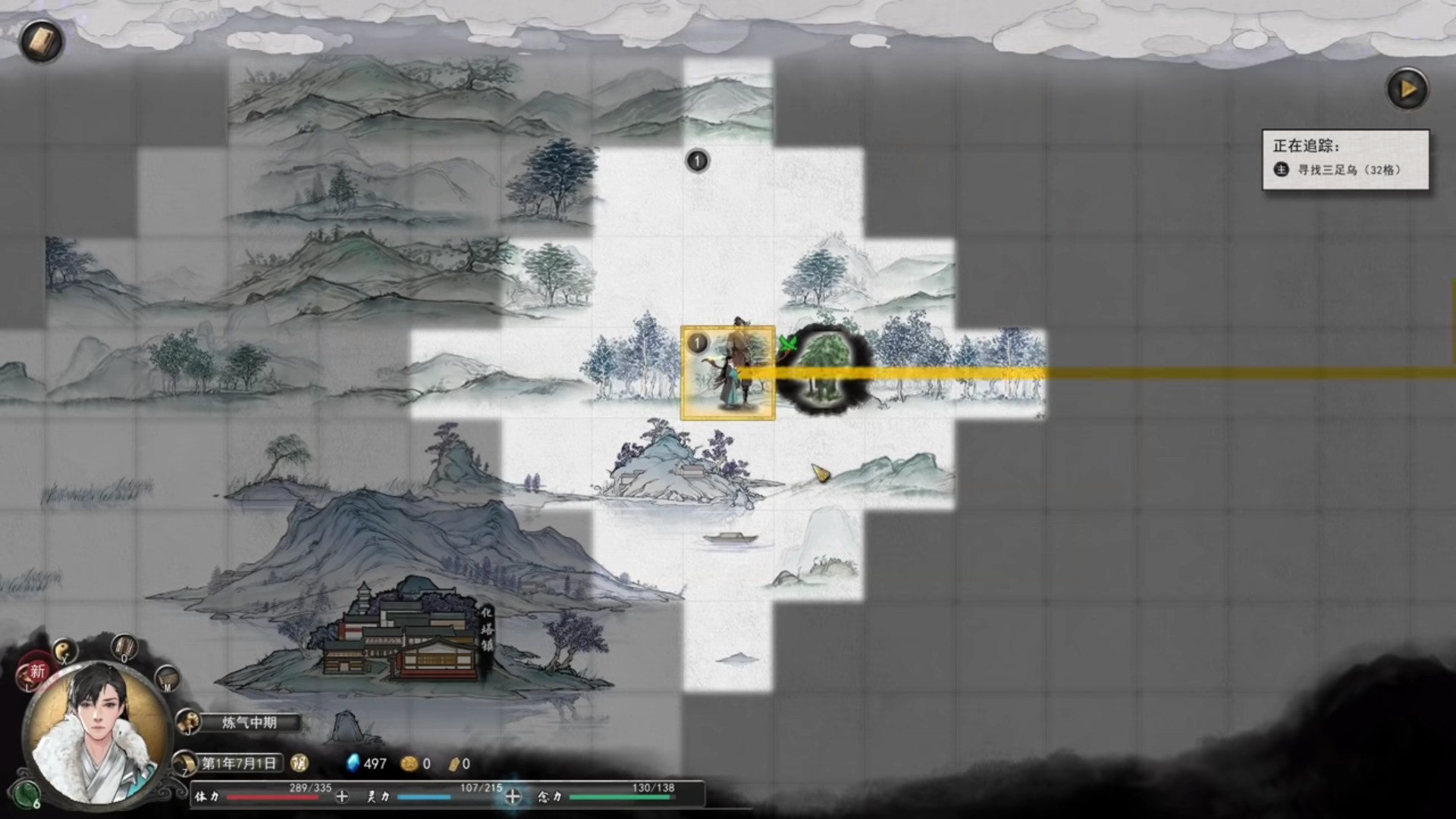Open the inventory icon marked O above portrait

click(124, 648)
